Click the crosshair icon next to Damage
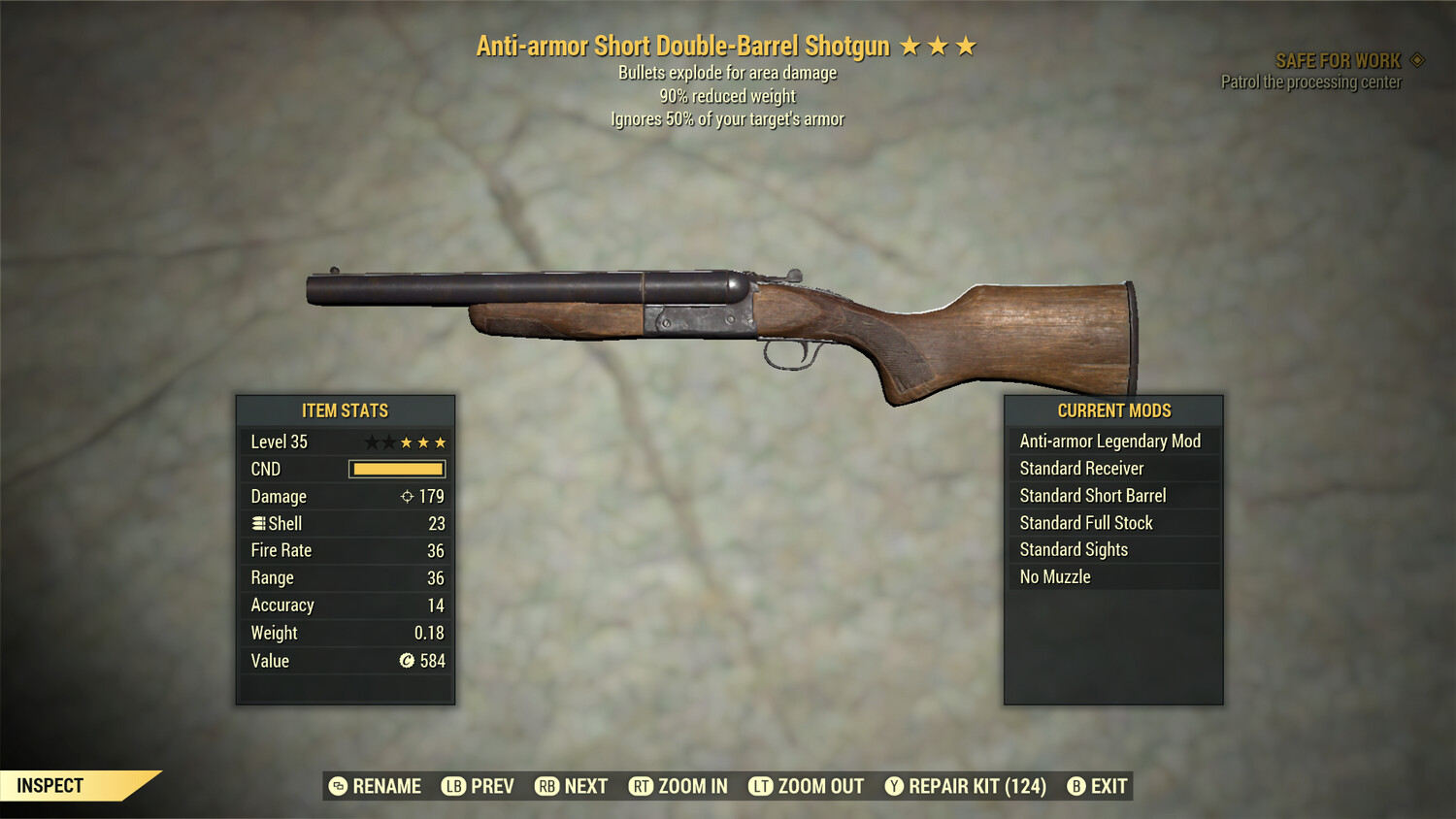The width and height of the screenshot is (1456, 819). click(x=408, y=496)
